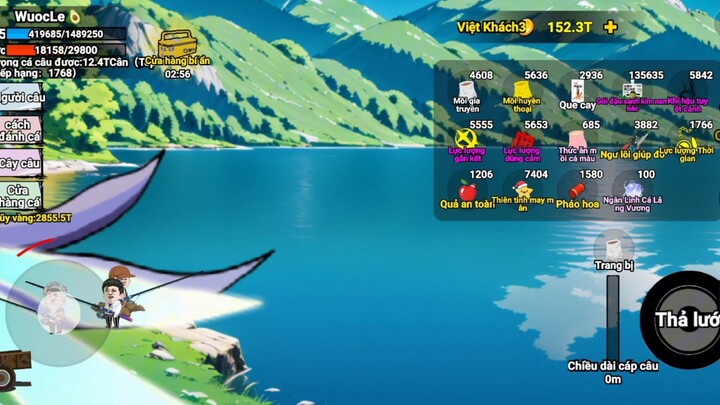Choose the Mồi huyền thoại yellow bait
The image size is (720, 405).
(522, 93)
